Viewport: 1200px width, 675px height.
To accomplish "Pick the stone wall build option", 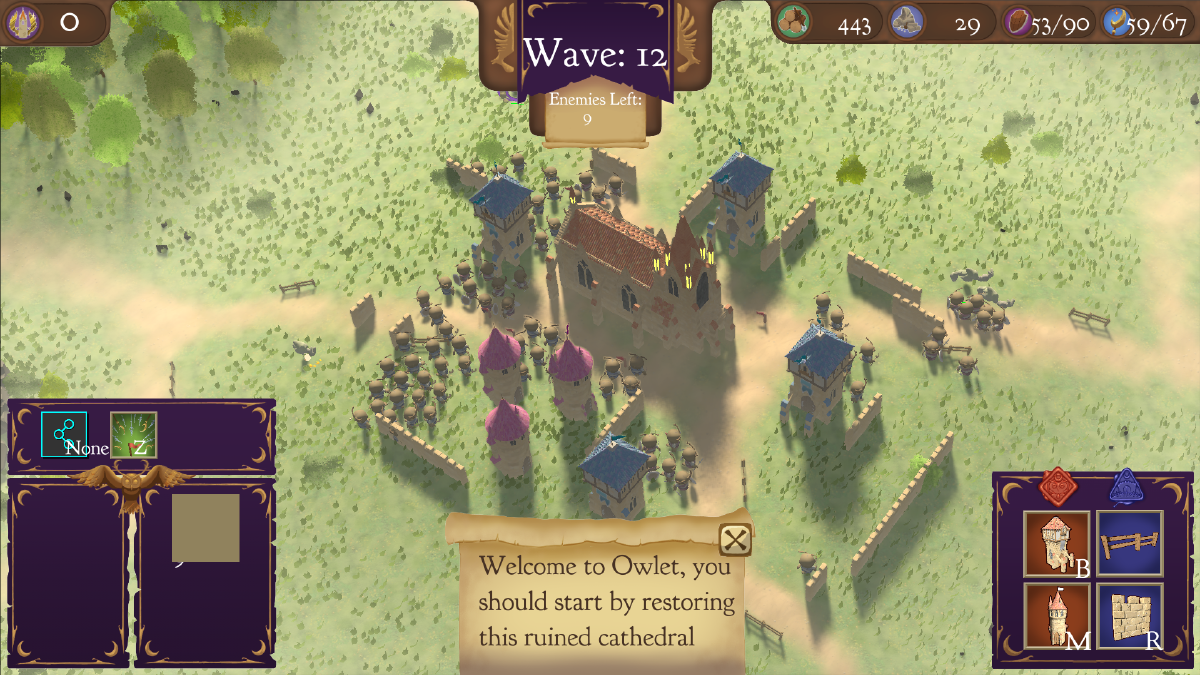I will pyautogui.click(x=1130, y=616).
